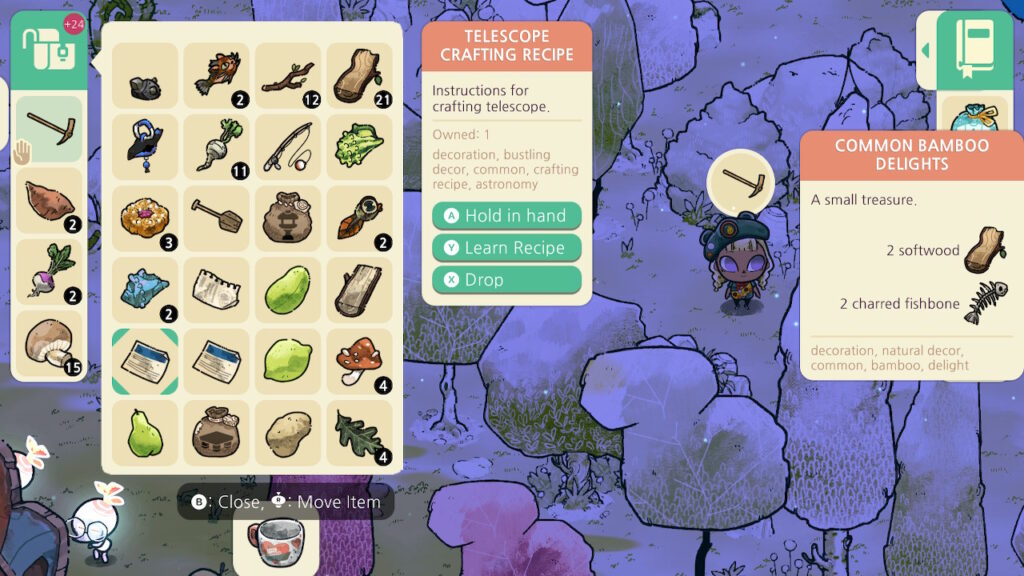Select the sweet potato hotbar slot
The image size is (1024, 576).
pyautogui.click(x=48, y=201)
